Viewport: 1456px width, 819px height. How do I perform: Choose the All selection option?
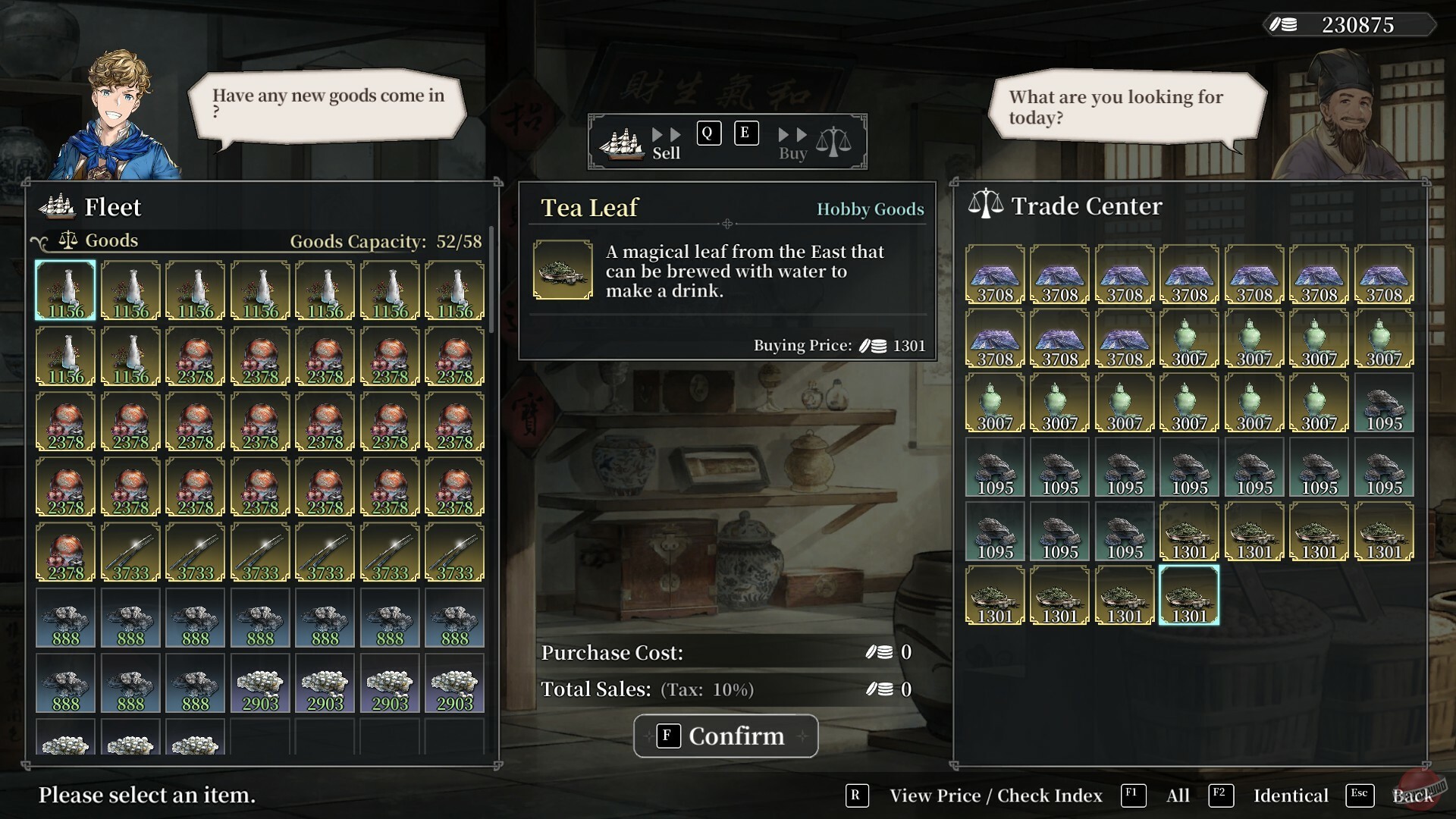pos(1177,795)
